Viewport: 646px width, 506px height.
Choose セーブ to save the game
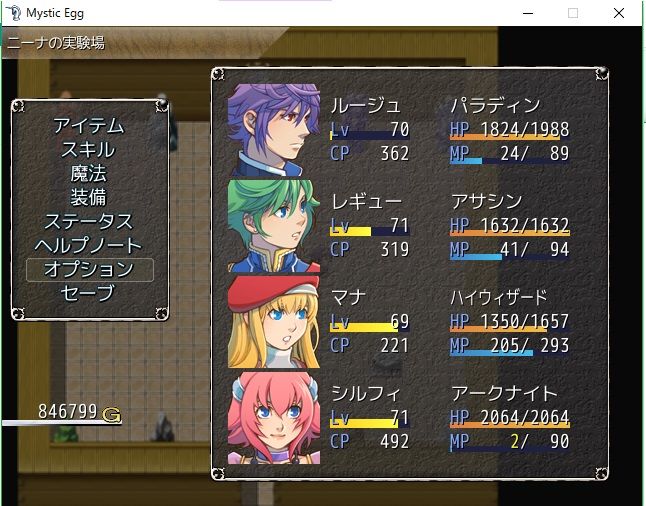(88, 294)
